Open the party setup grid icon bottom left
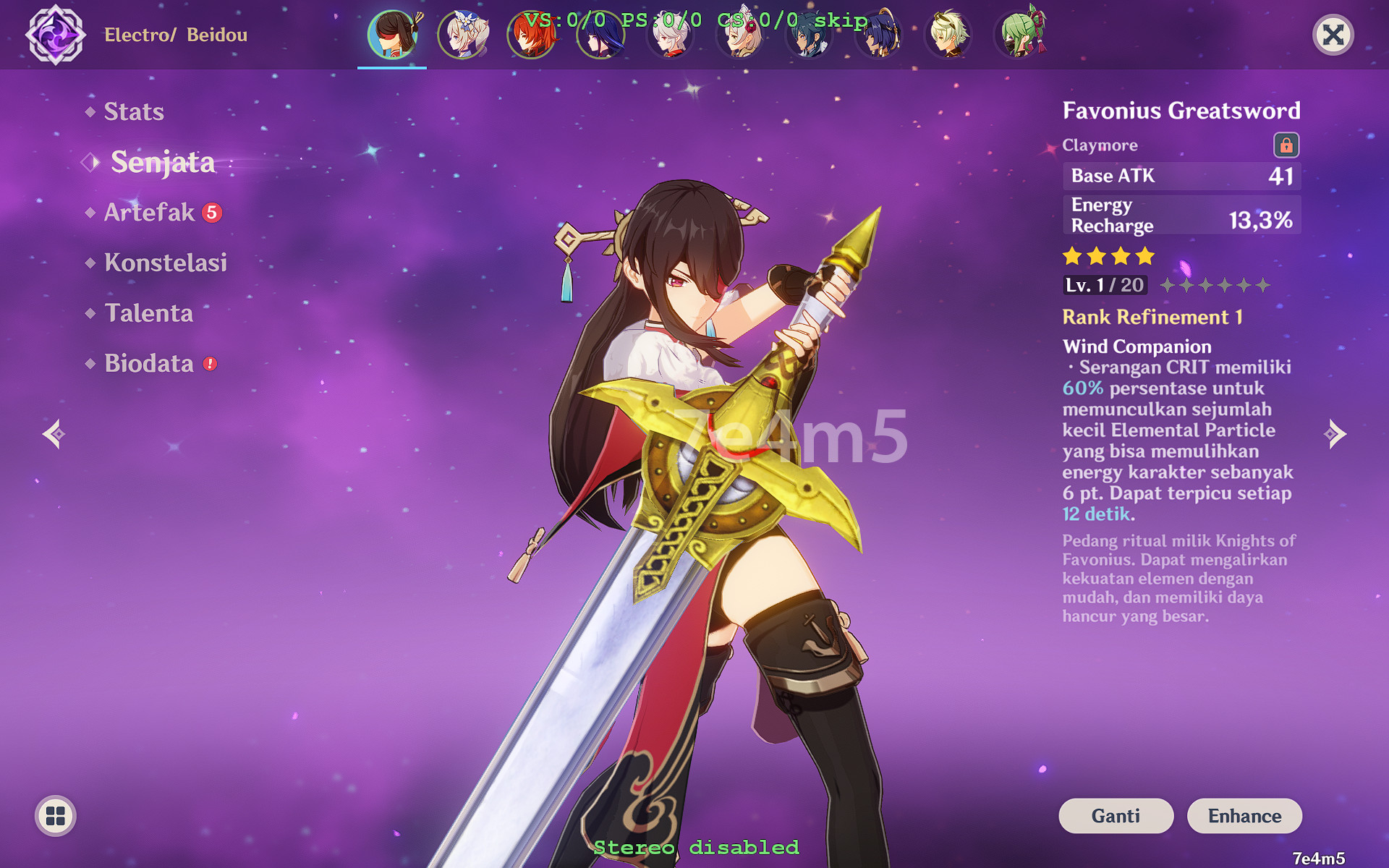This screenshot has width=1389, height=868. coord(54,815)
